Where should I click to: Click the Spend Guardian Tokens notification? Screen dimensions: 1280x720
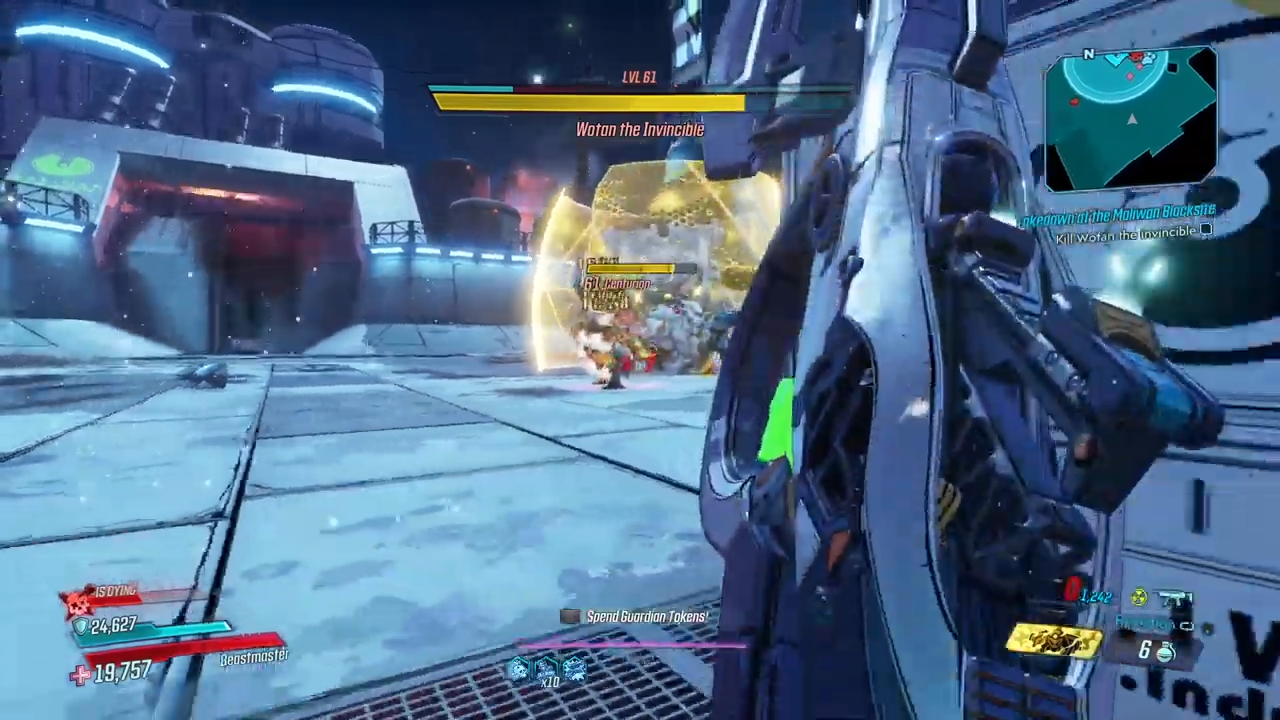(x=645, y=616)
